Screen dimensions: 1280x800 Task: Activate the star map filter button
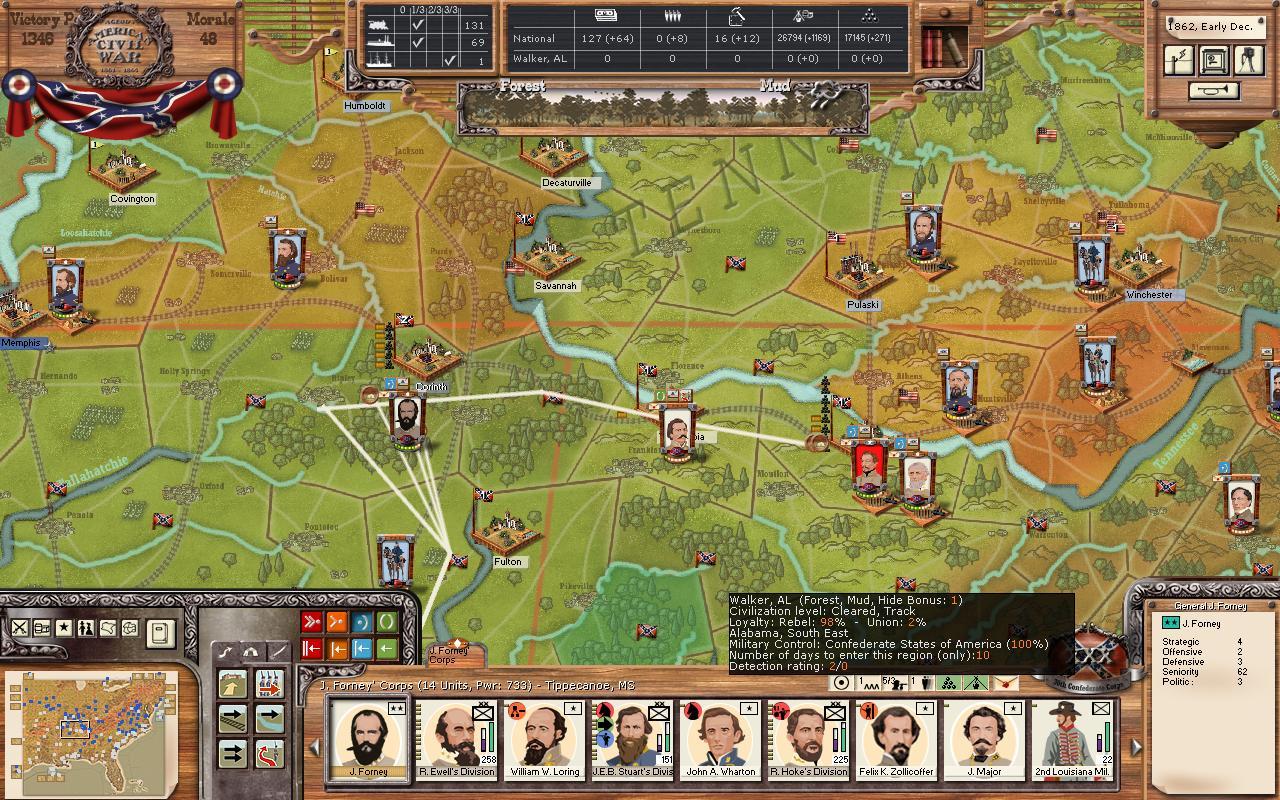pos(64,628)
